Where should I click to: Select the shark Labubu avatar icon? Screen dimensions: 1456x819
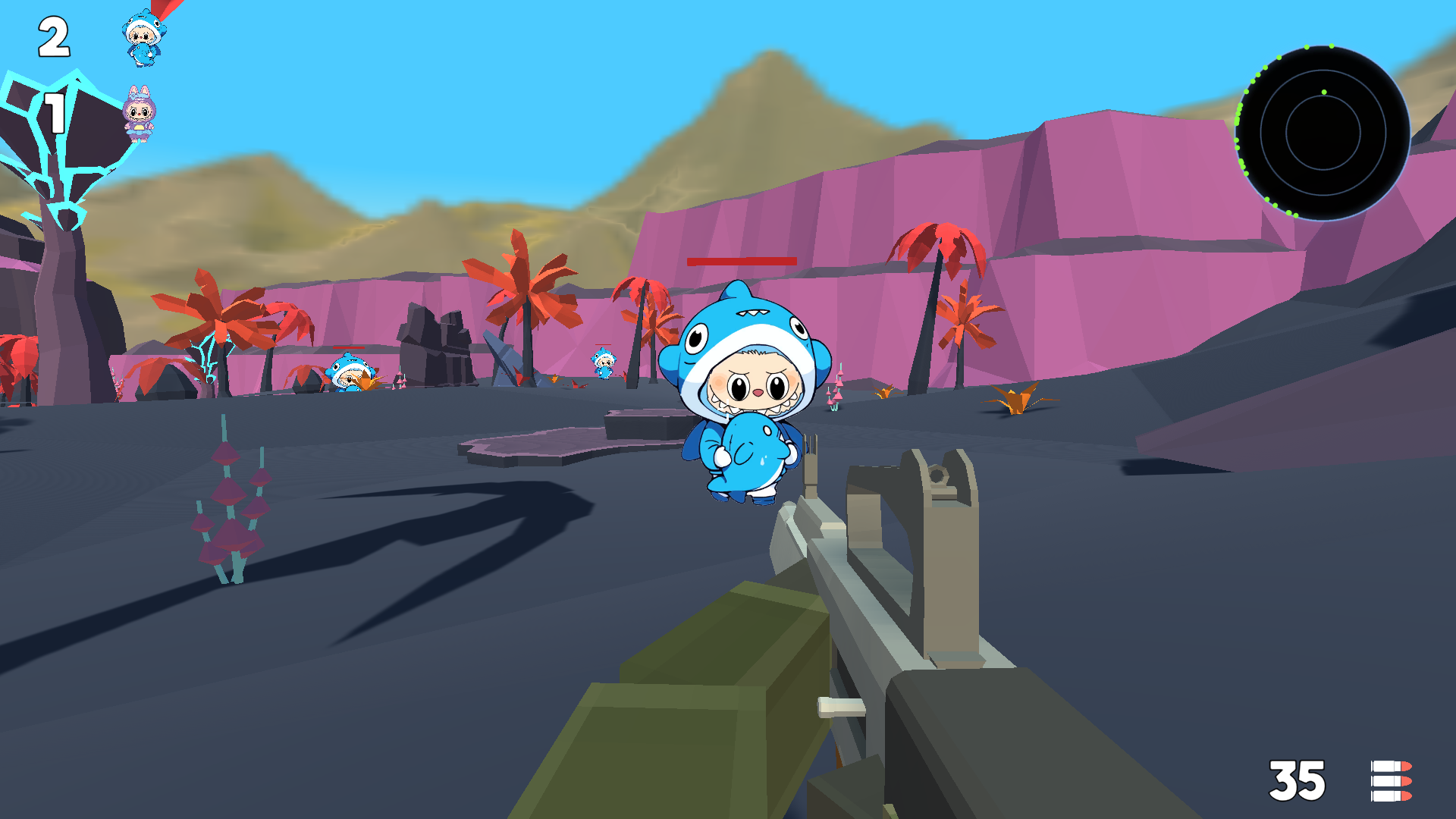(x=141, y=36)
